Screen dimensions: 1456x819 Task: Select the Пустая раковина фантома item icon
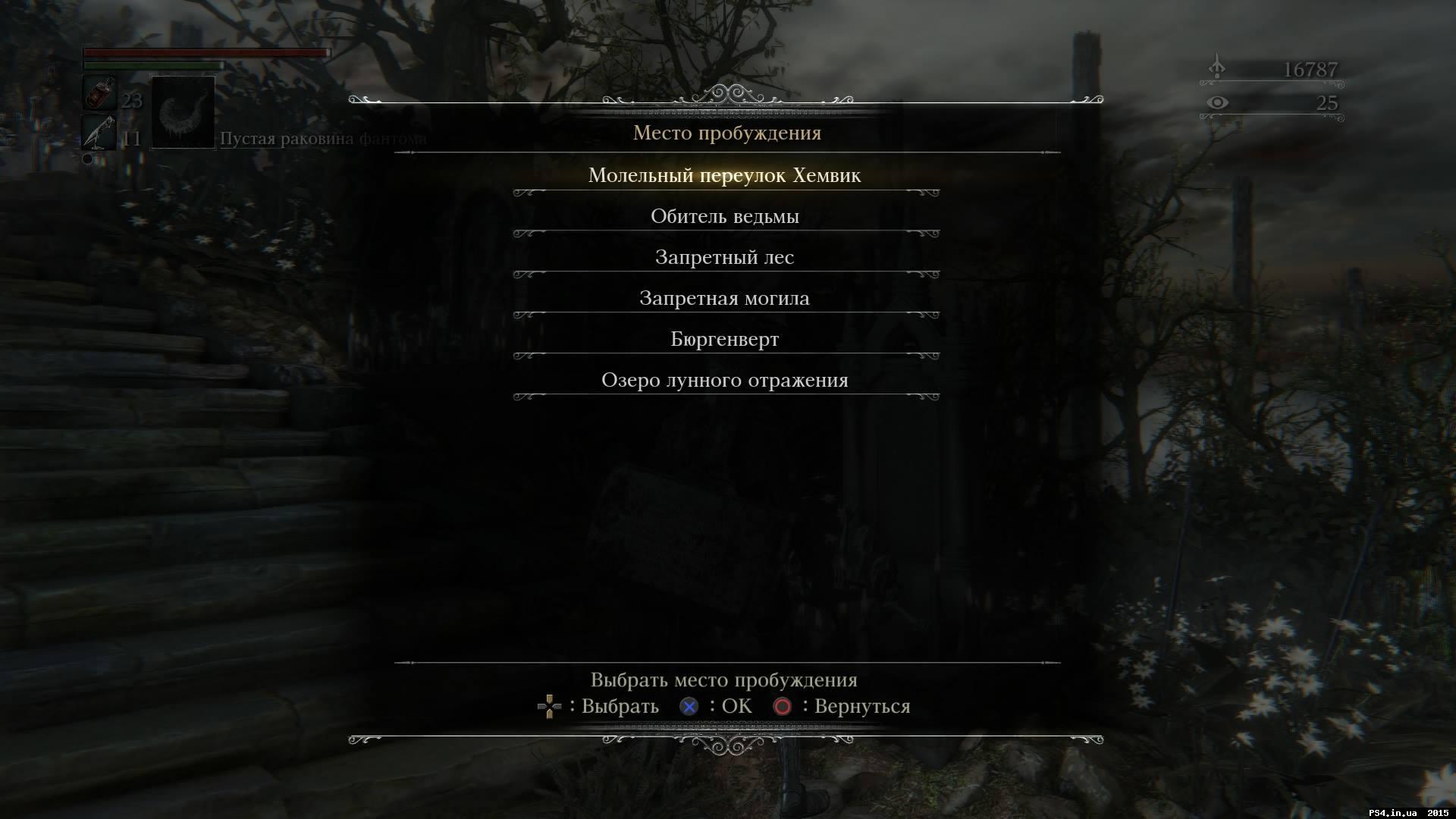[182, 114]
